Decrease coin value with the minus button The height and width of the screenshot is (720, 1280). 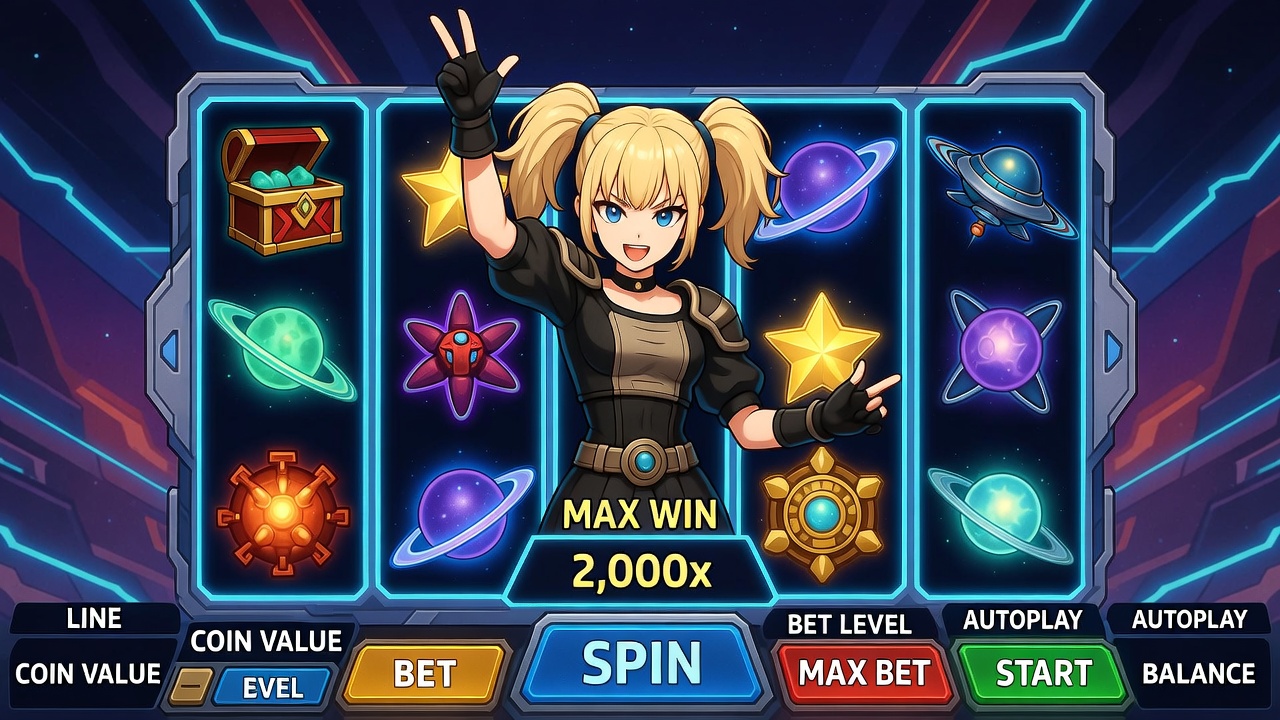click(189, 687)
